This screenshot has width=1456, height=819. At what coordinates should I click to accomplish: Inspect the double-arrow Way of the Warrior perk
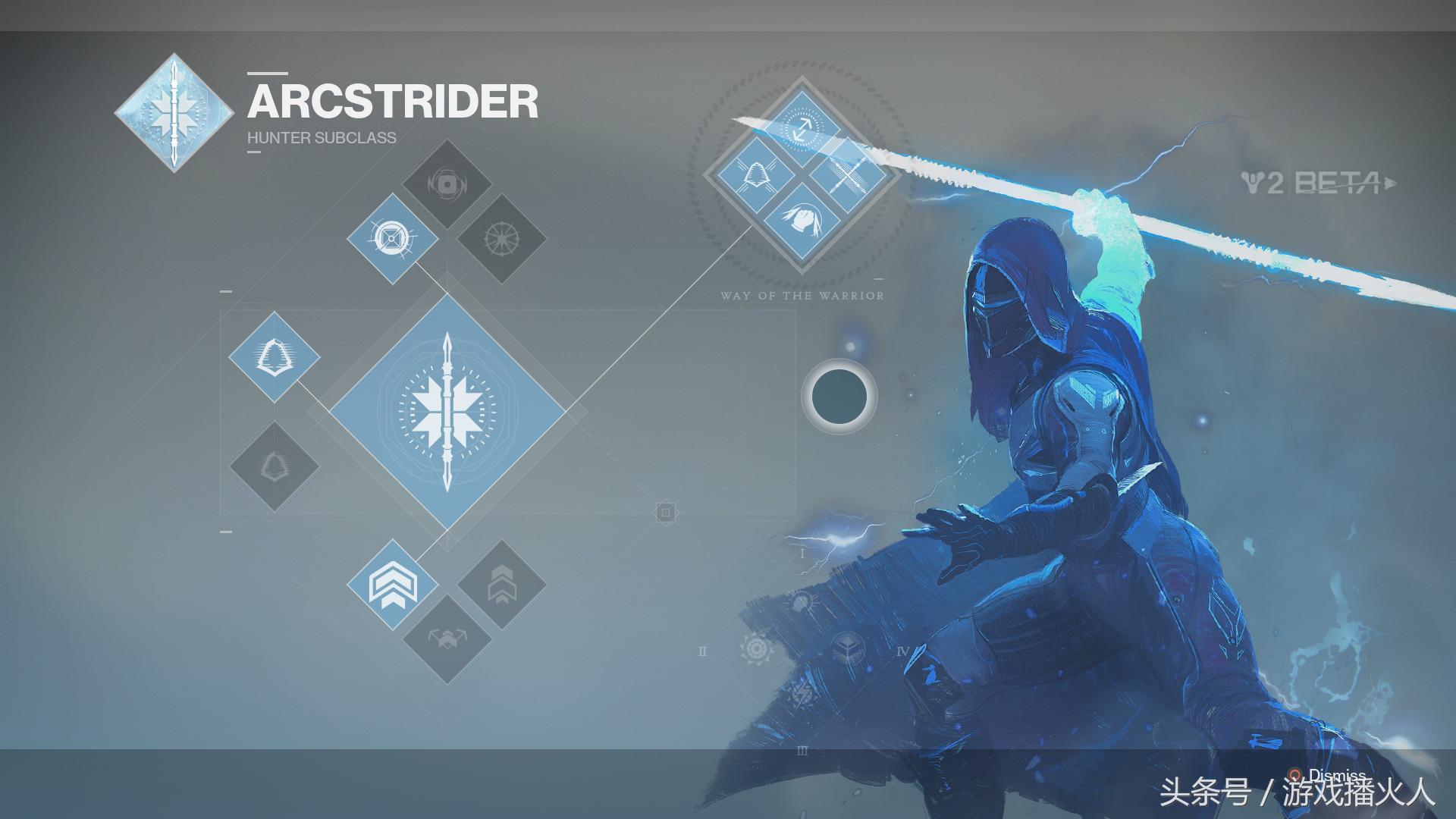(801, 127)
